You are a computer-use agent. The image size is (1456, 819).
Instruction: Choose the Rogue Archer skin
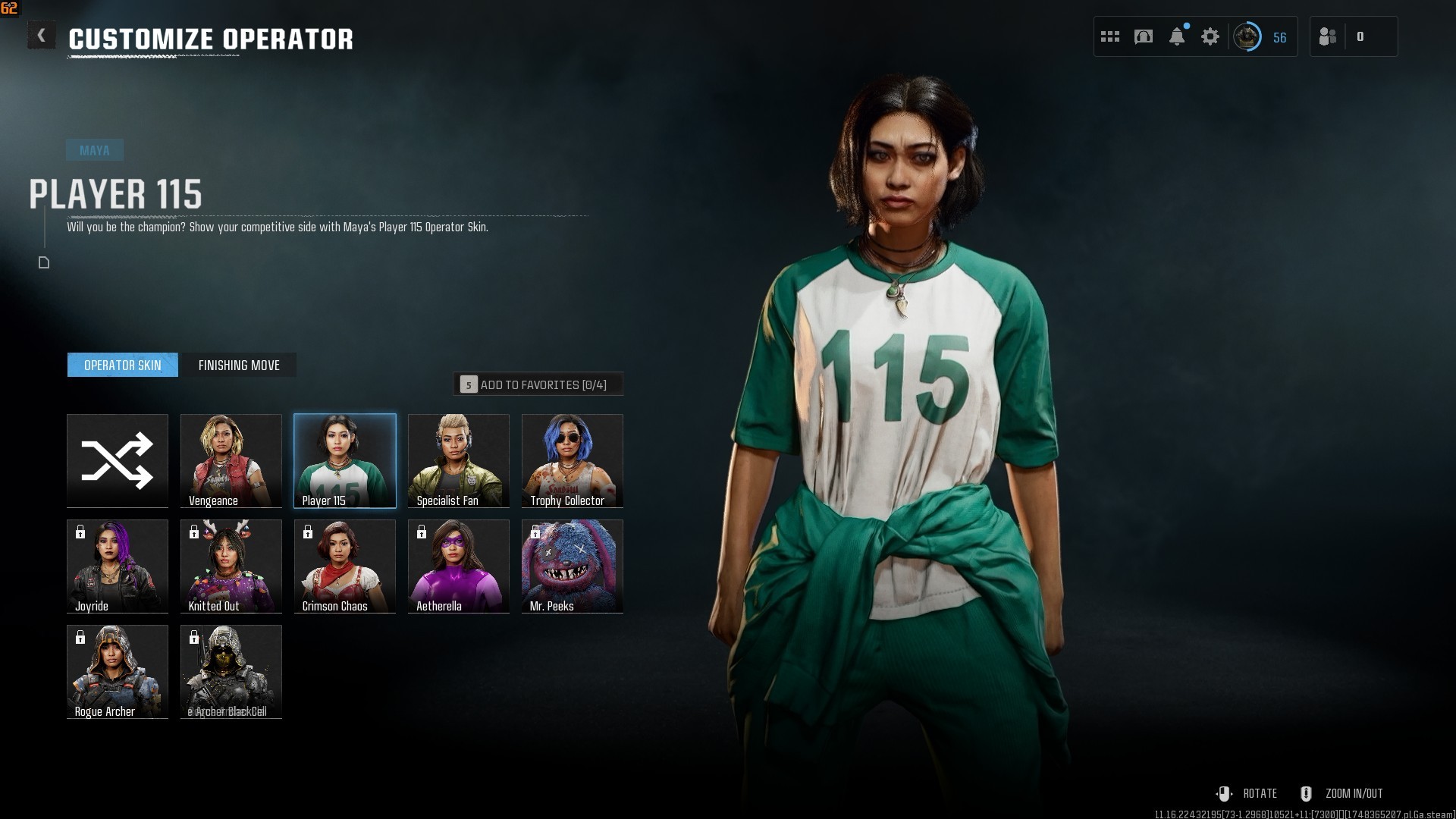[118, 671]
